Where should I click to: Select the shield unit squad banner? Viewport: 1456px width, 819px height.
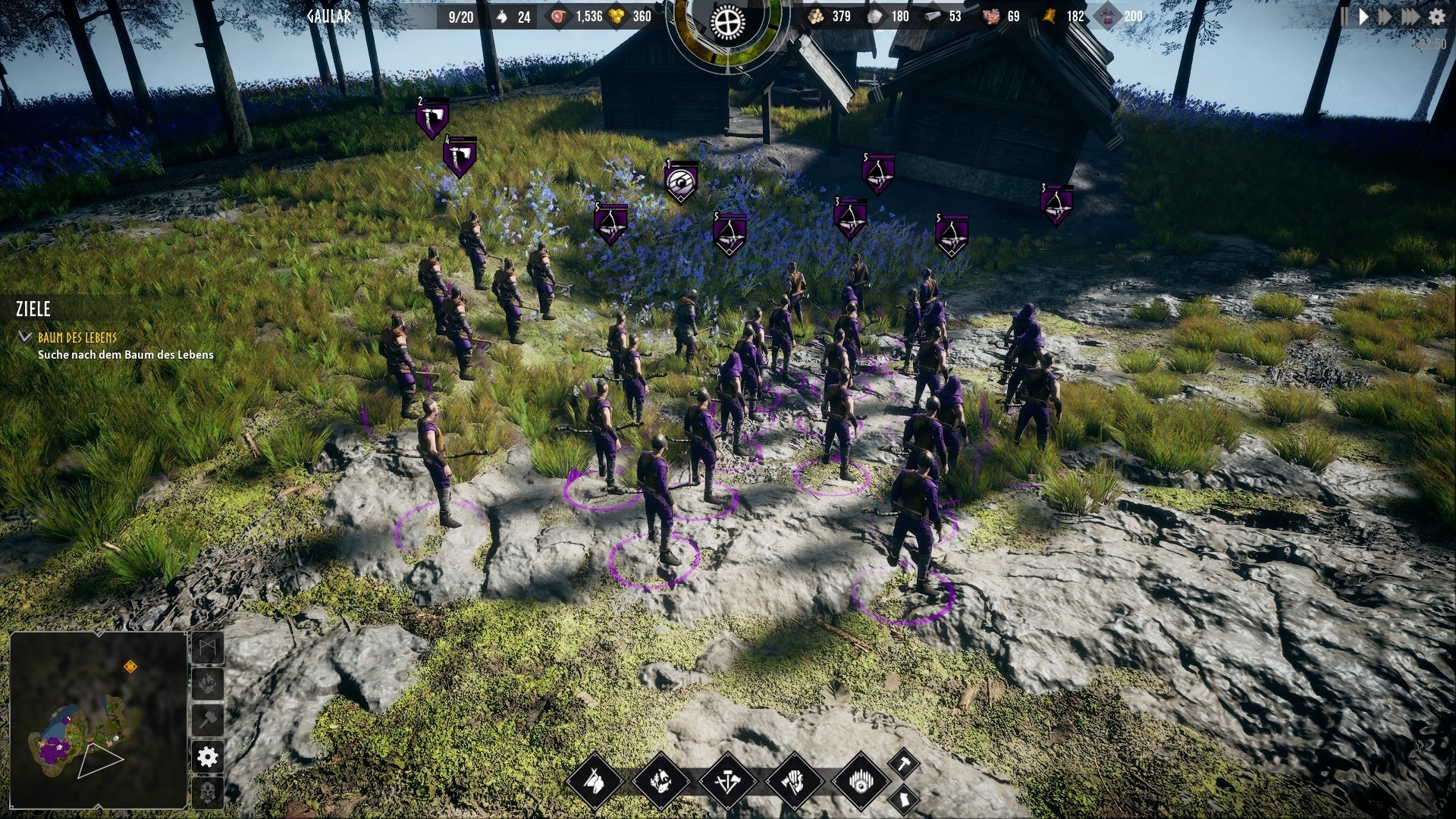click(x=680, y=183)
